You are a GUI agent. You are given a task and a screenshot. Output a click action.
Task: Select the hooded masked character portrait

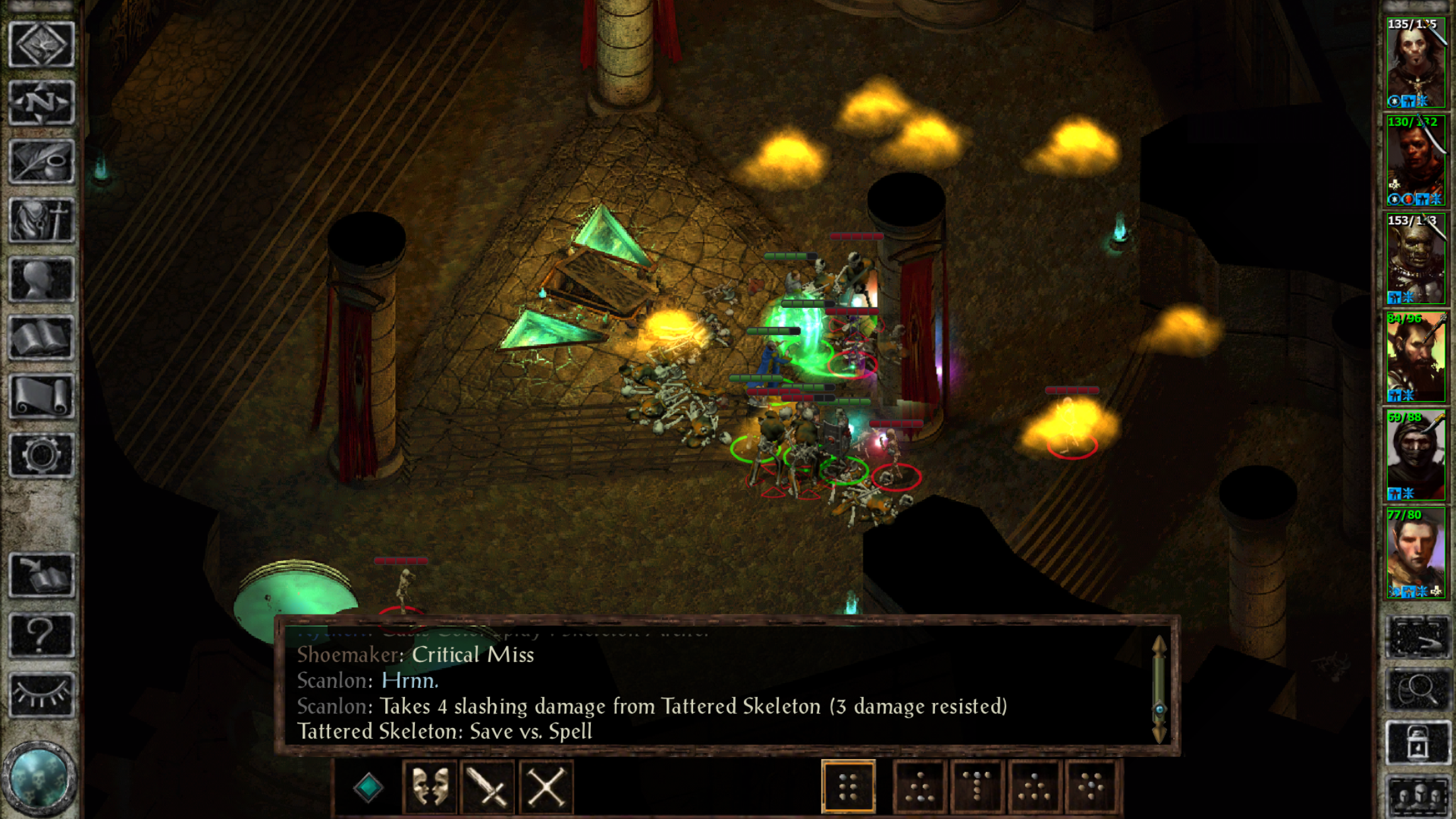point(1415,455)
